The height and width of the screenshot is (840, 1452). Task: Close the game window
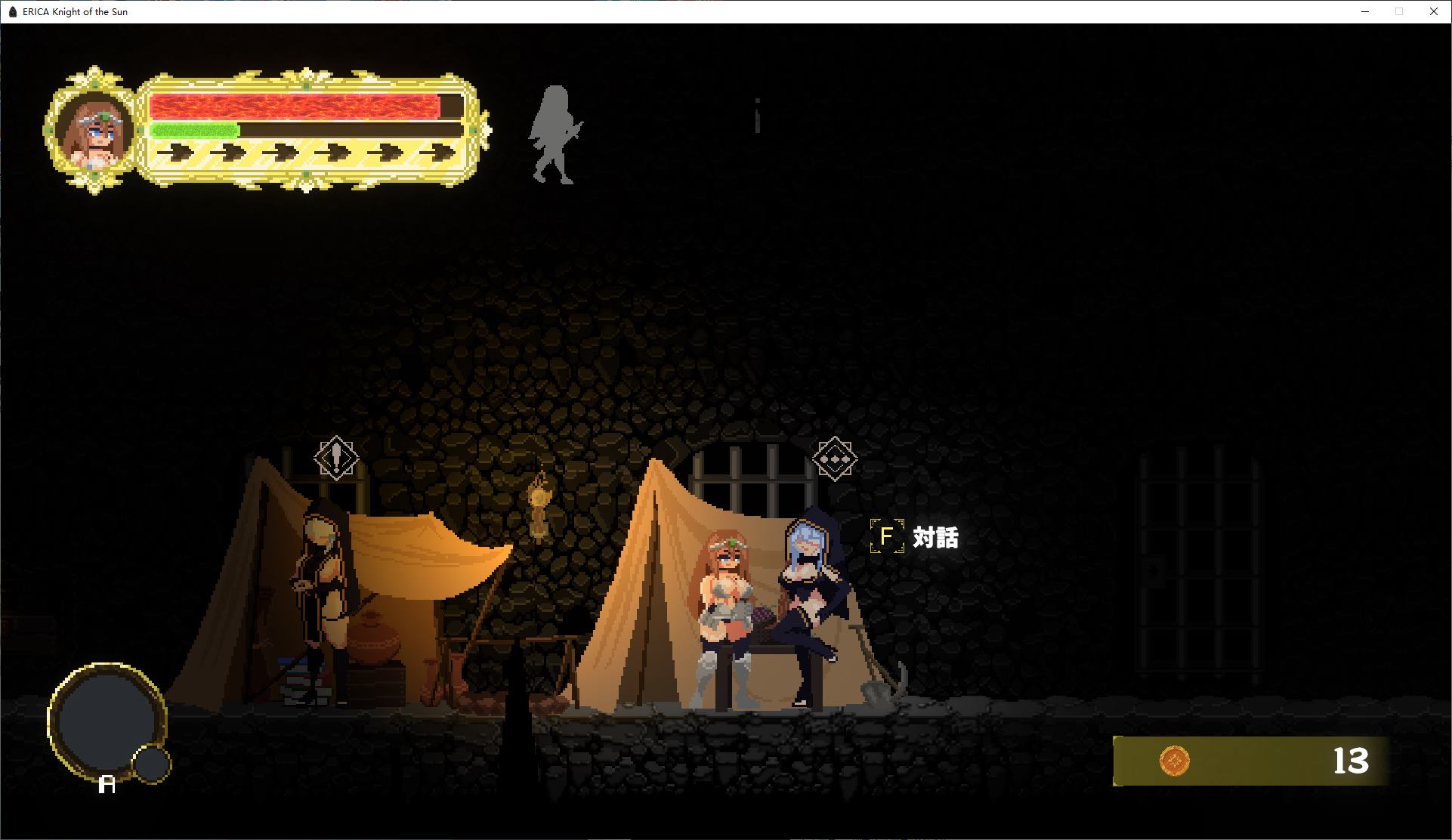(x=1433, y=11)
